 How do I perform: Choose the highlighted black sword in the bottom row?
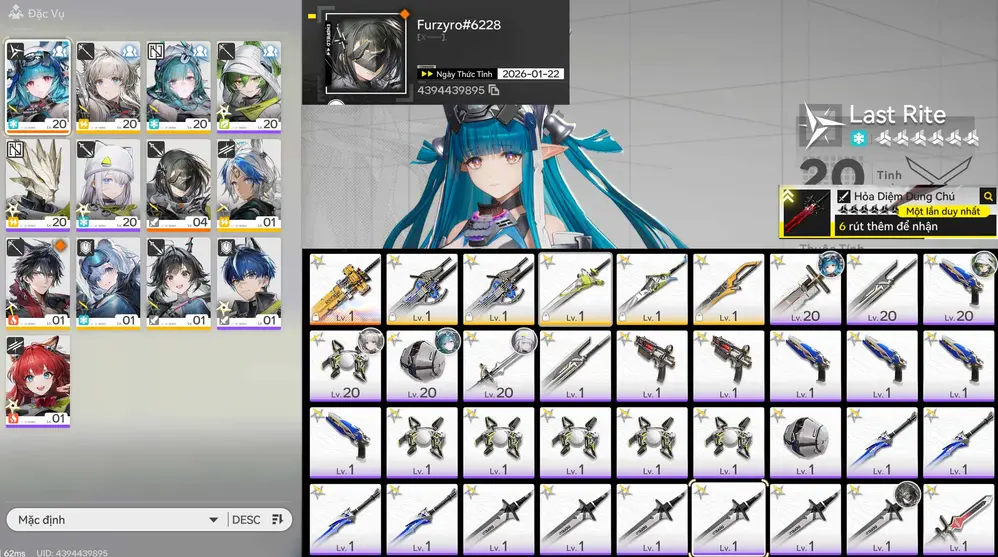pyautogui.click(x=729, y=518)
